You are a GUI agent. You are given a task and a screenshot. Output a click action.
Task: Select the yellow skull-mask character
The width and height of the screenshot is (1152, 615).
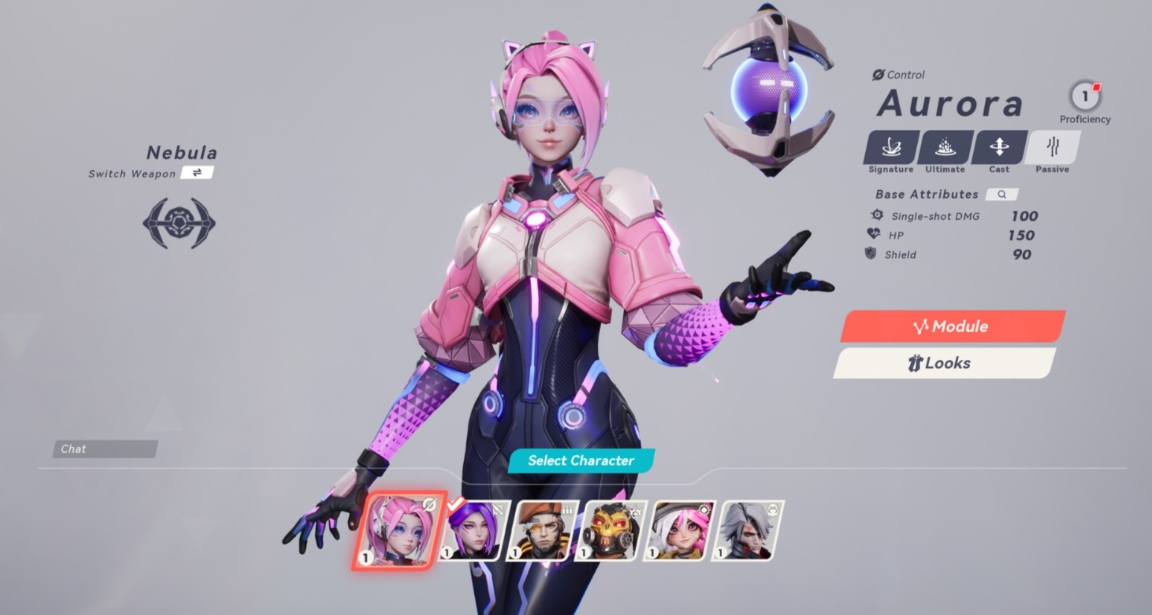point(613,530)
